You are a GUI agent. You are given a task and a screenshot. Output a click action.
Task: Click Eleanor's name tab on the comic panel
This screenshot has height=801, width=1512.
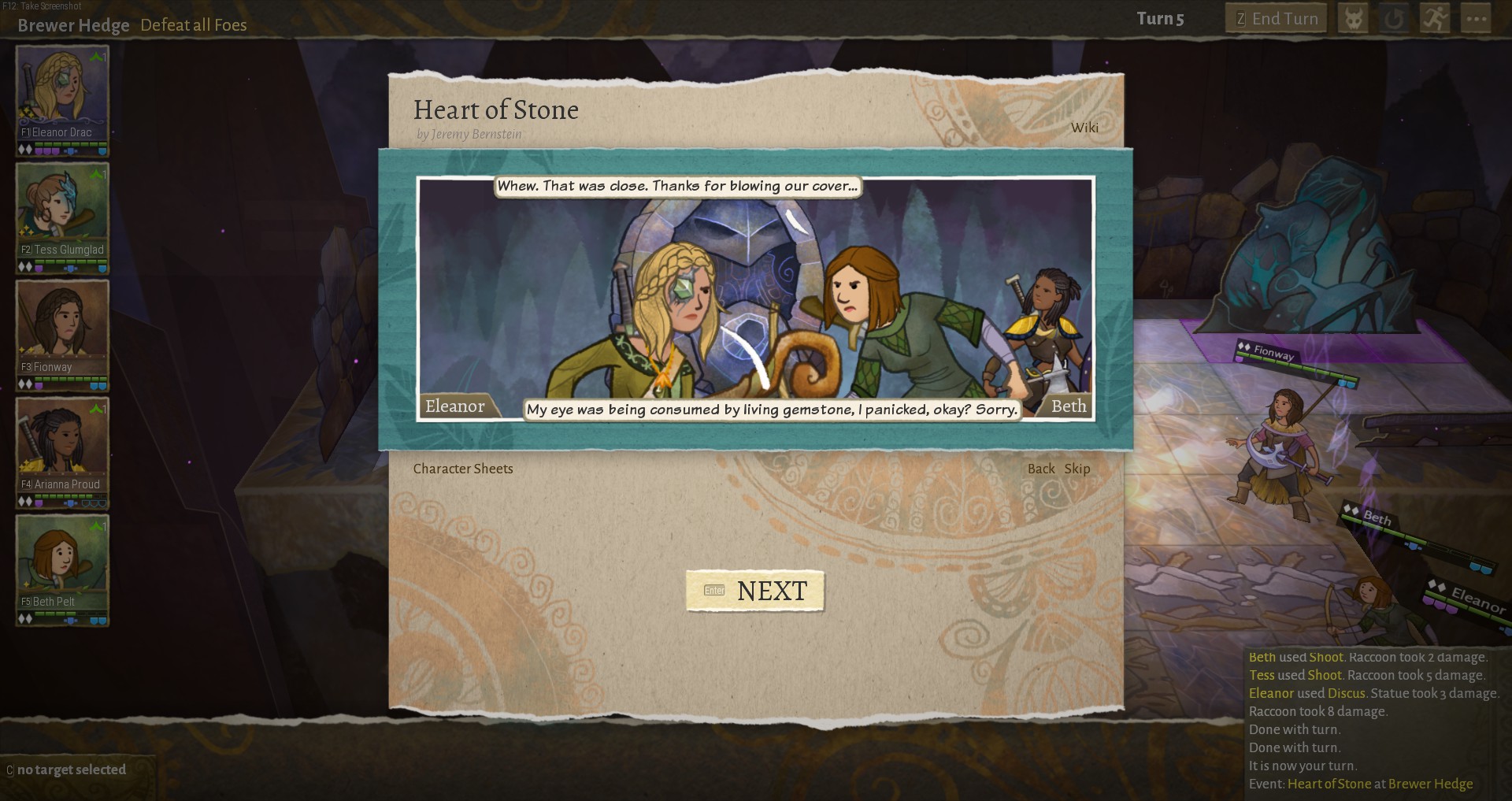[454, 406]
